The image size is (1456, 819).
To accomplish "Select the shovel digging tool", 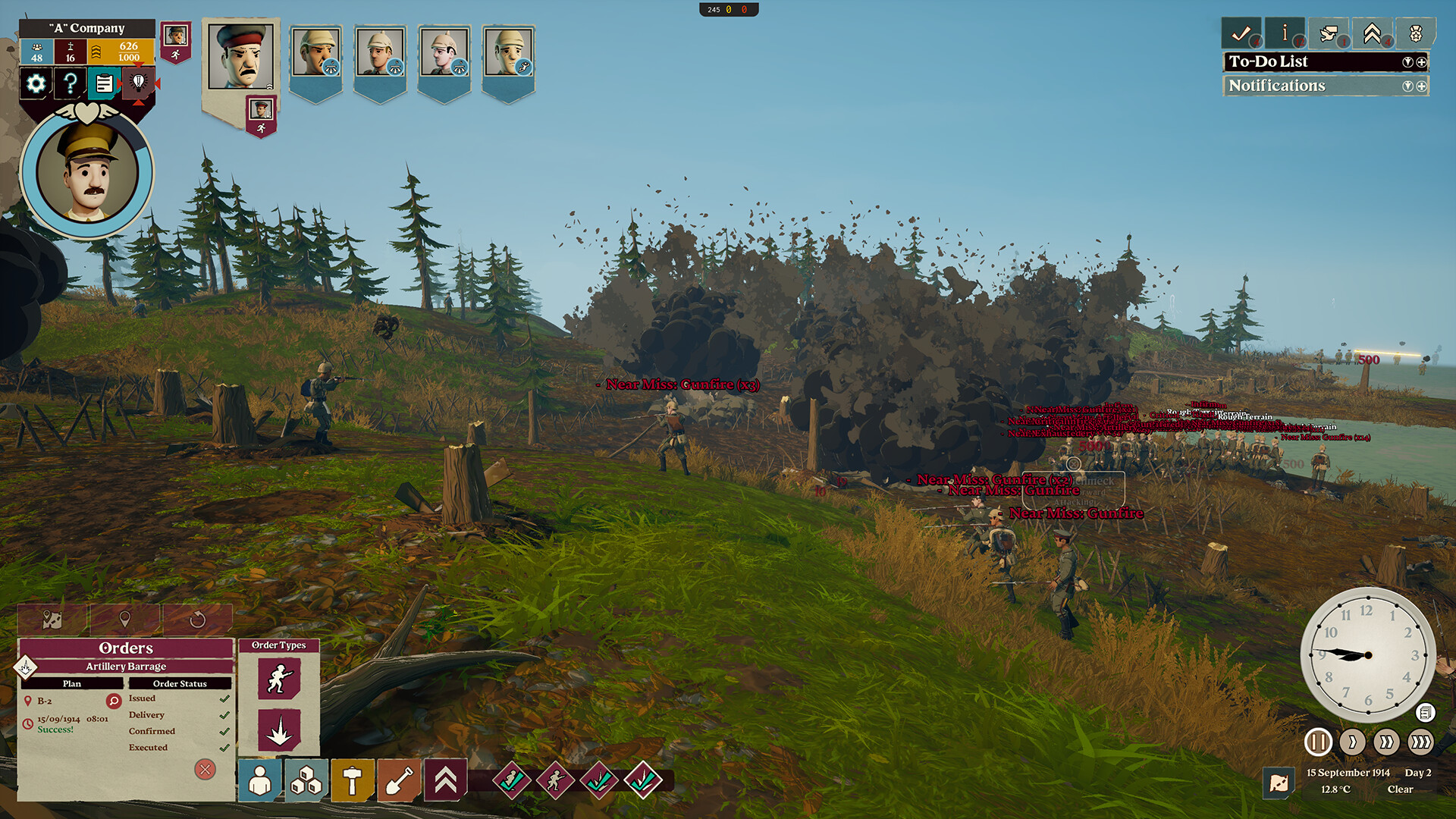I will click(399, 780).
